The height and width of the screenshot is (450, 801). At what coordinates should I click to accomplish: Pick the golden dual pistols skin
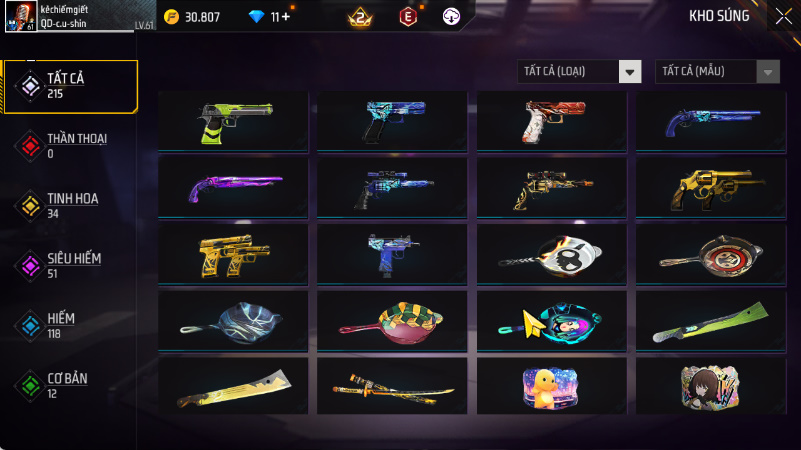pos(233,254)
